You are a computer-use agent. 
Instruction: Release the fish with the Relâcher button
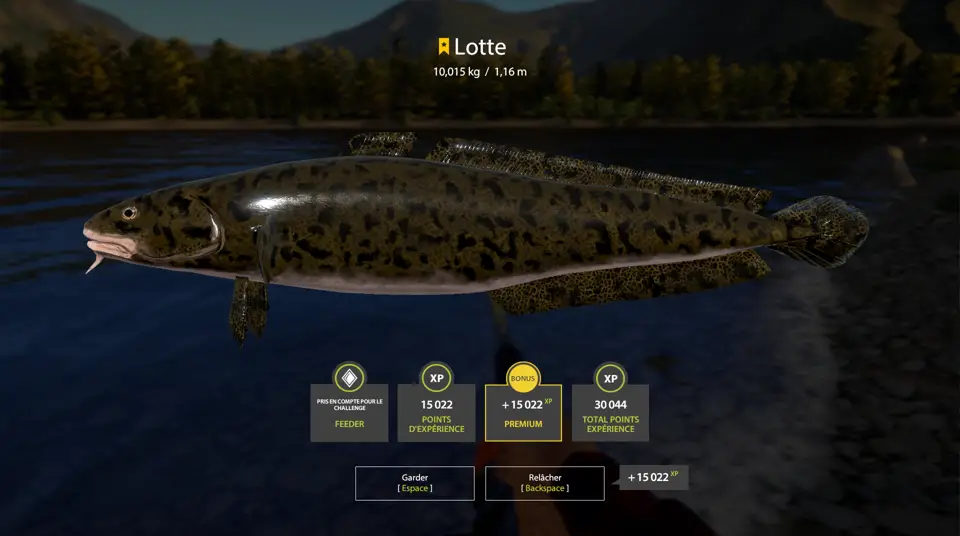click(x=544, y=483)
